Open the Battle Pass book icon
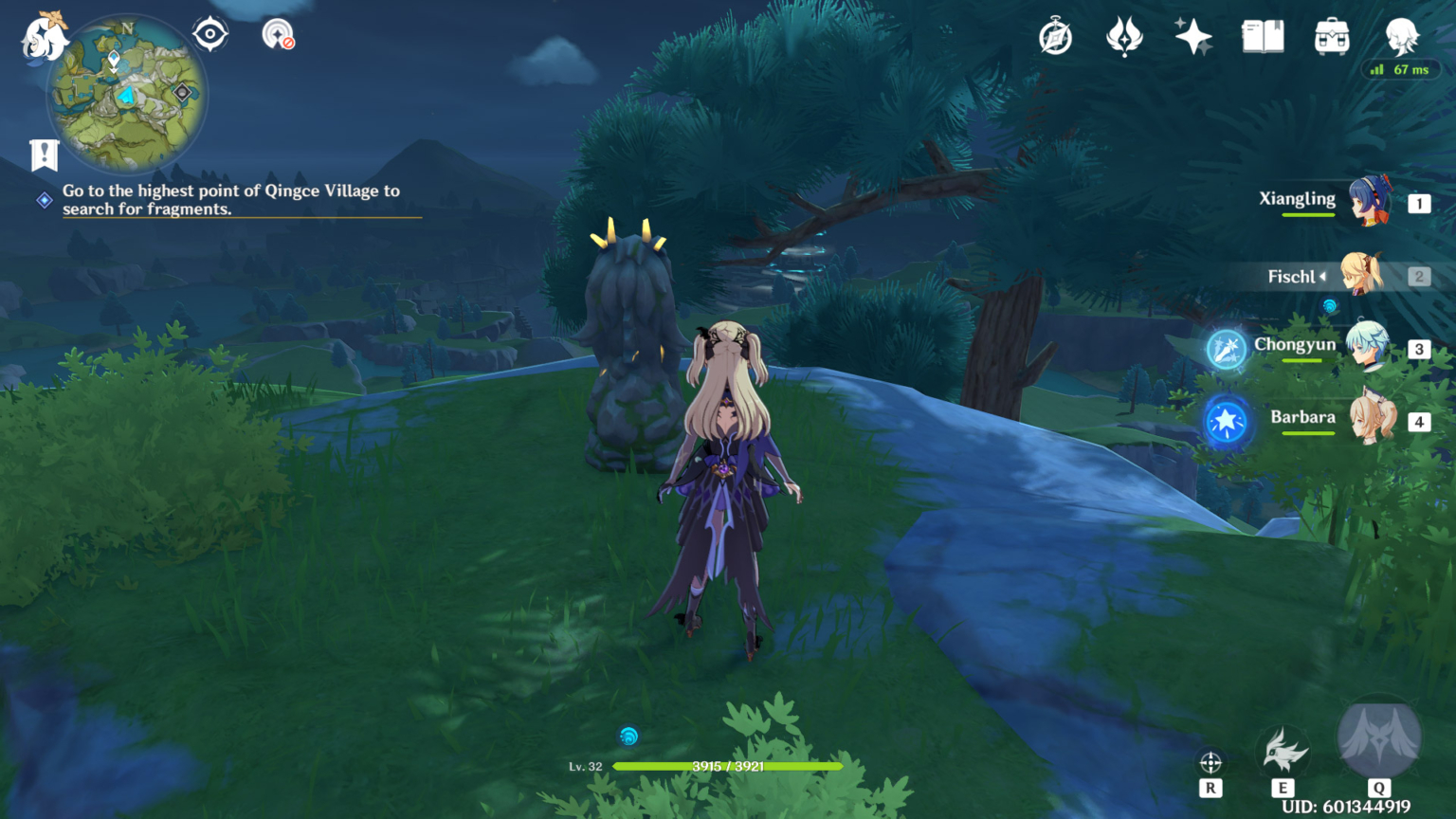Viewport: 1456px width, 819px height. point(1263,38)
